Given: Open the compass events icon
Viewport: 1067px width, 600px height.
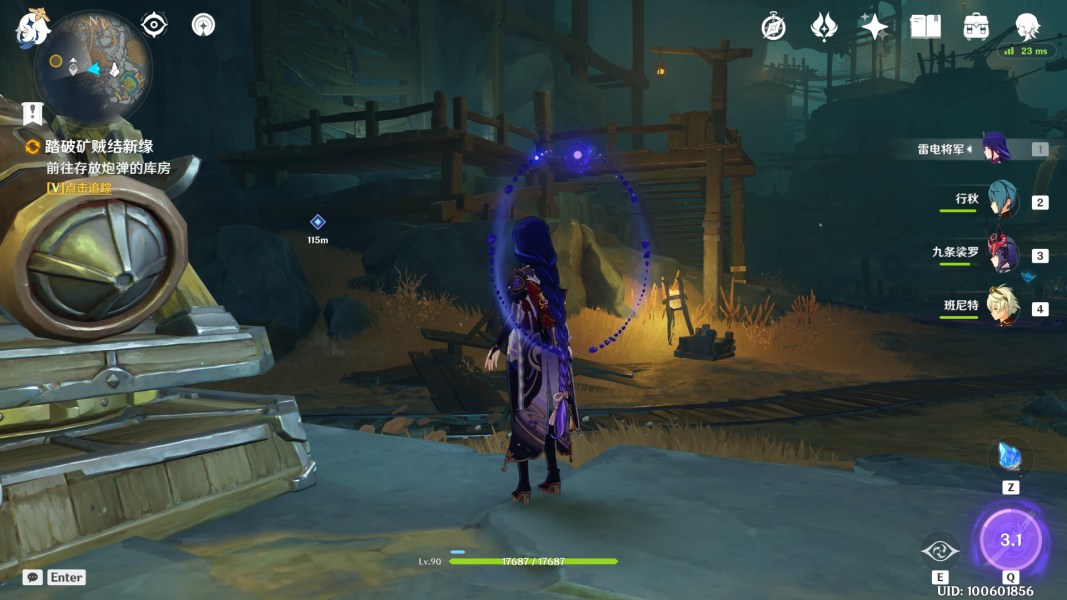Looking at the screenshot, I should [773, 27].
